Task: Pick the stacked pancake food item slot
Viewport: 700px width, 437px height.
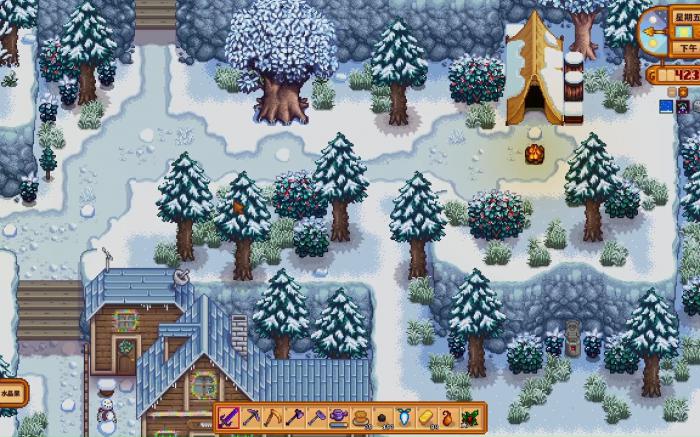Action: point(361,416)
